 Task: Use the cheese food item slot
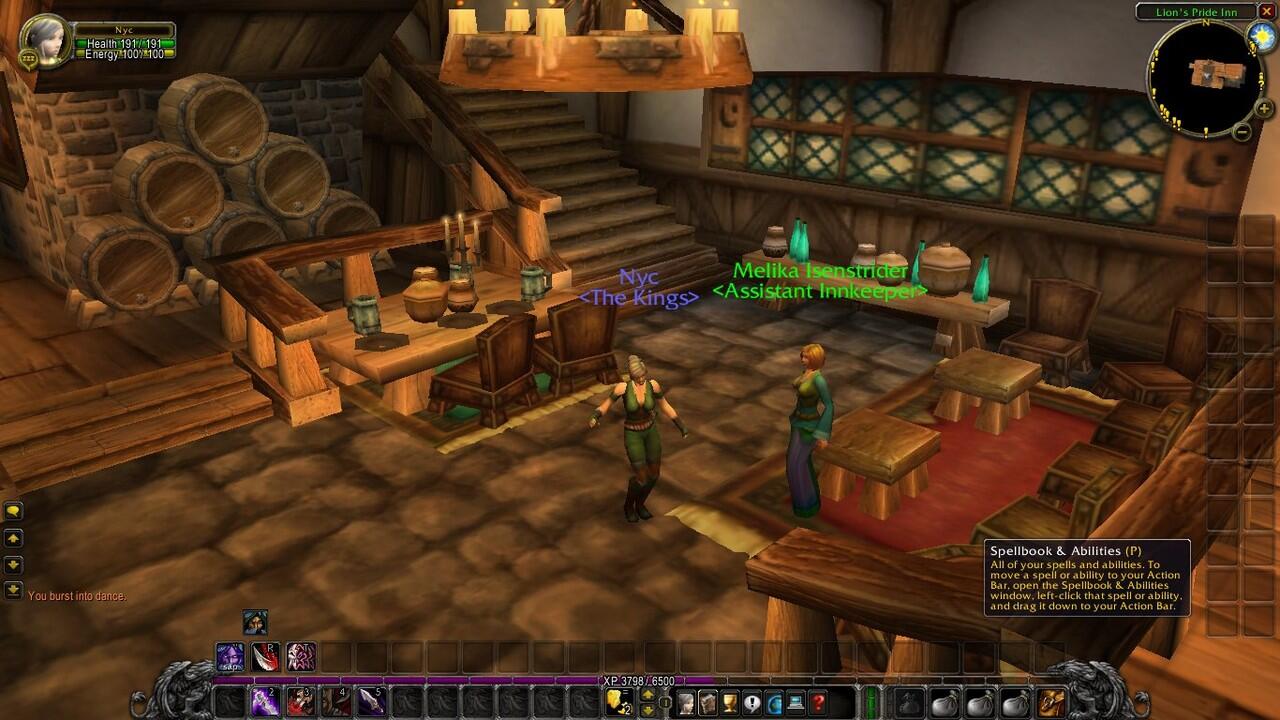coord(618,702)
